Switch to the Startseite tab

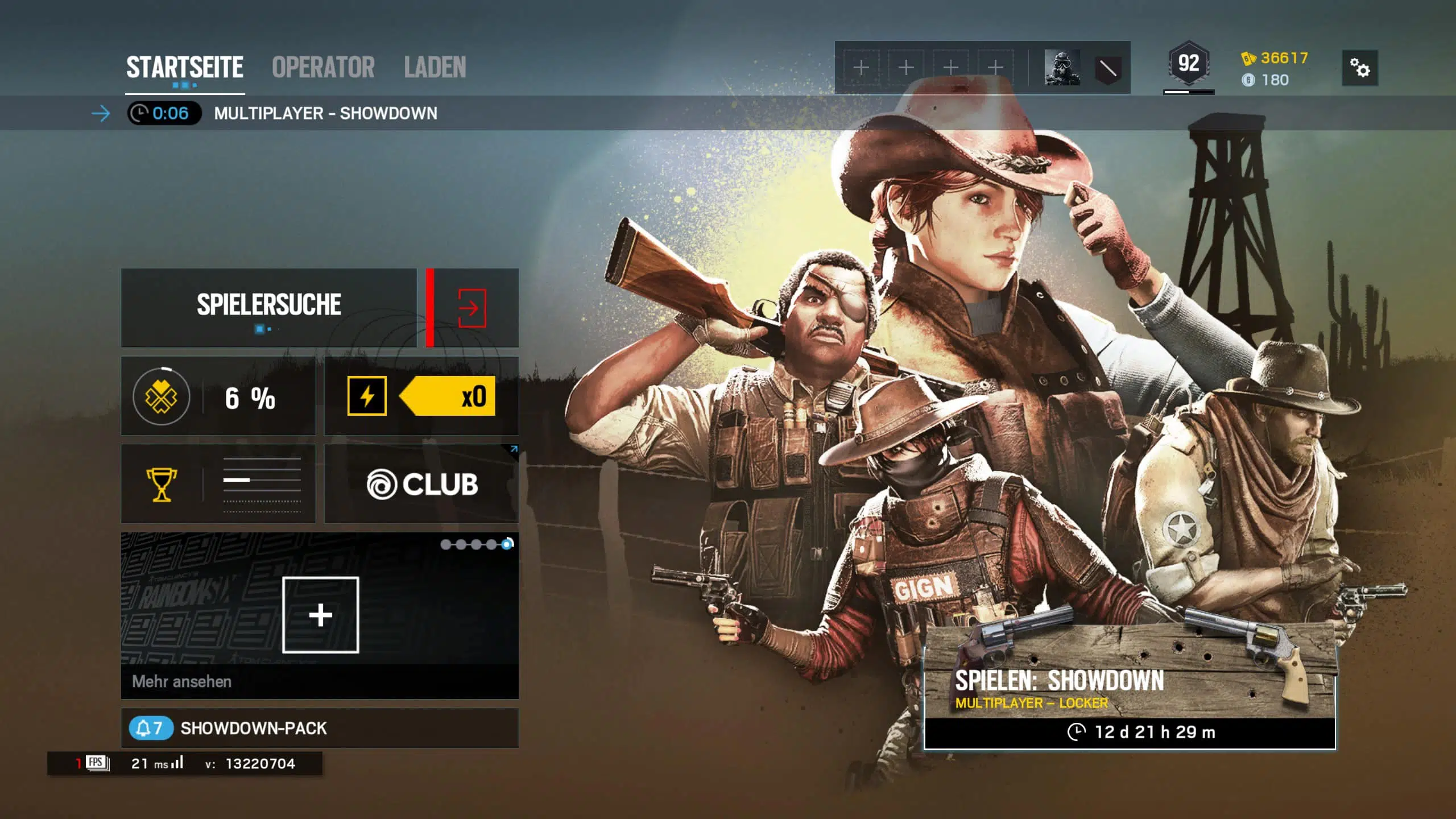click(x=184, y=67)
